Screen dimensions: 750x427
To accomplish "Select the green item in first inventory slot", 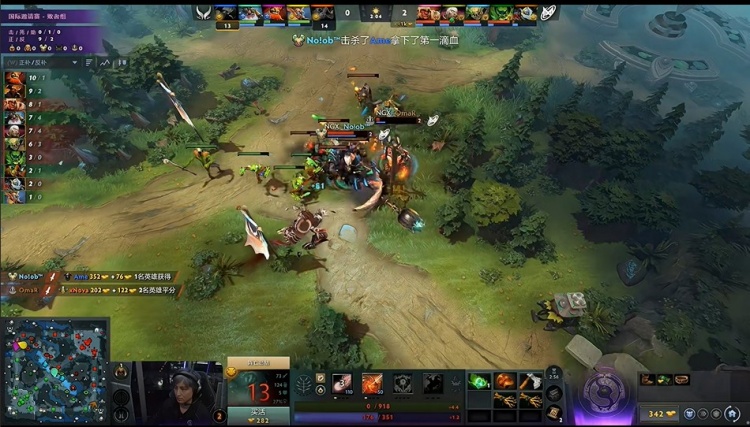I will [479, 381].
